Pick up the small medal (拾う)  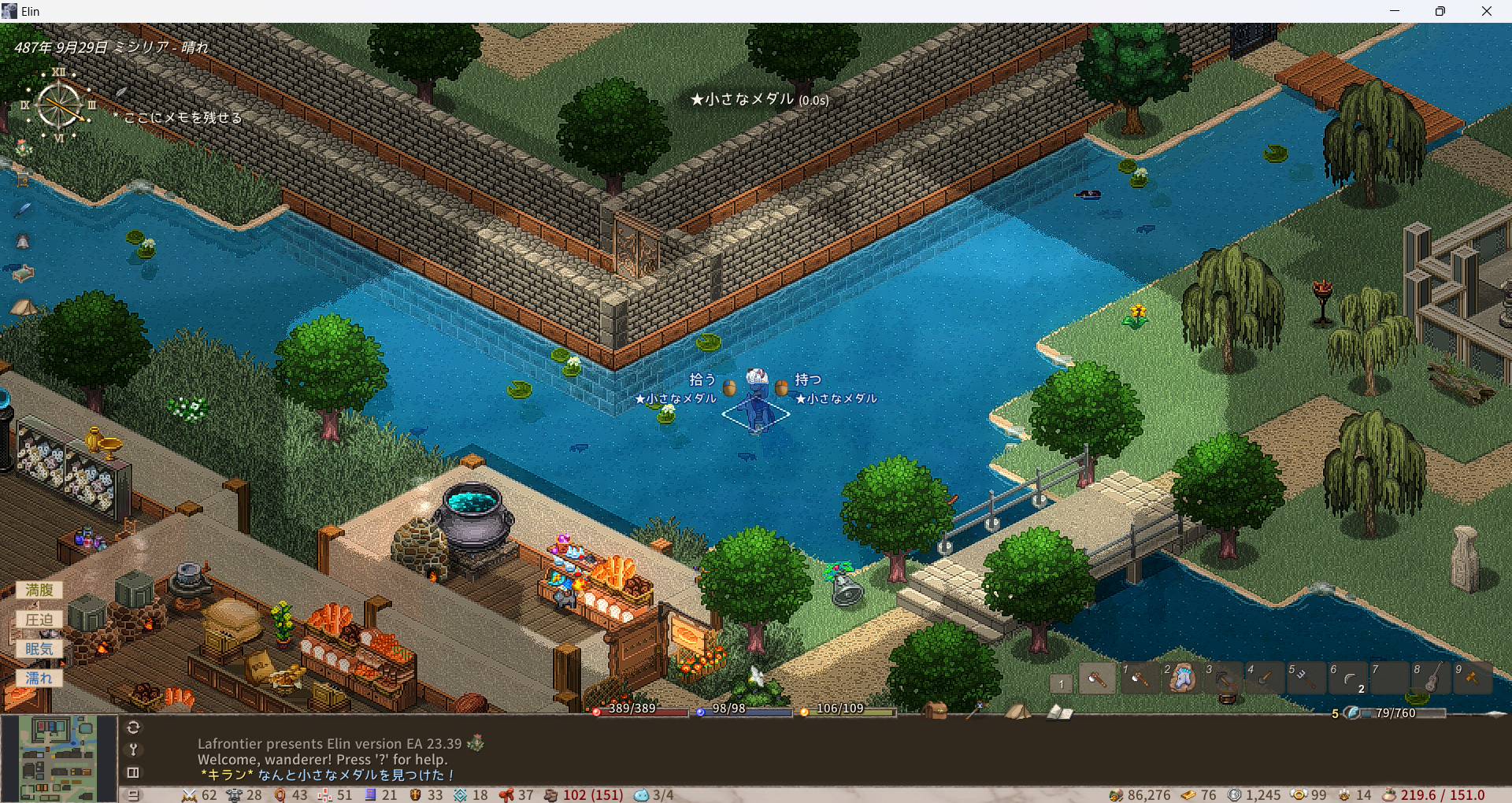[702, 380]
